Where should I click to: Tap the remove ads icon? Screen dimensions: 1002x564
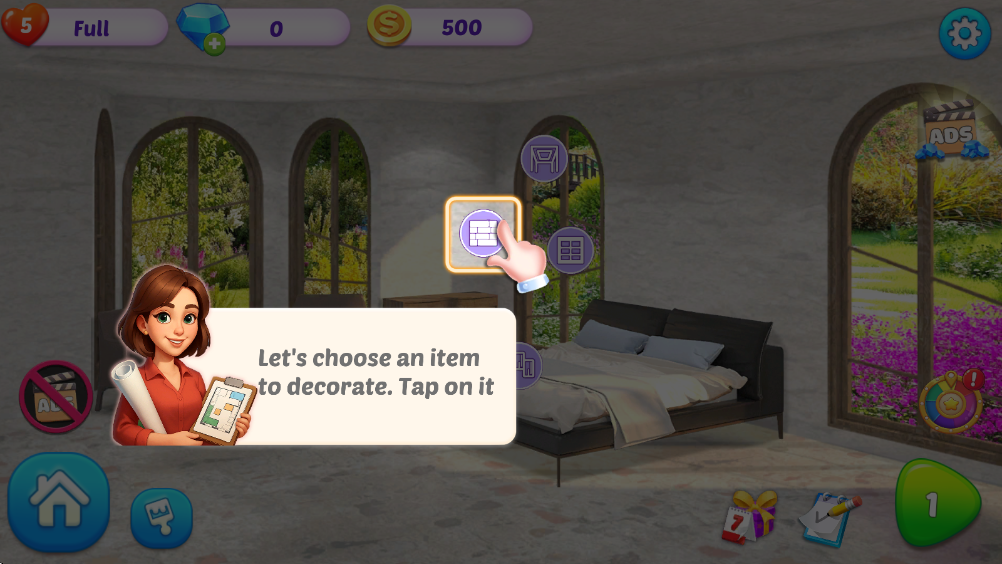pos(56,397)
